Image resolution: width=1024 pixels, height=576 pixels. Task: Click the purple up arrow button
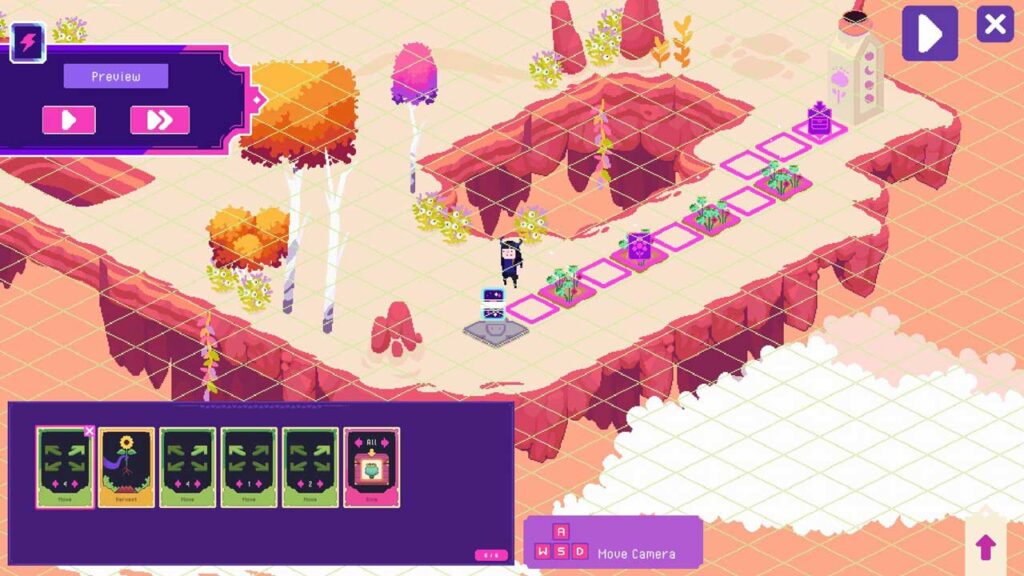[985, 546]
